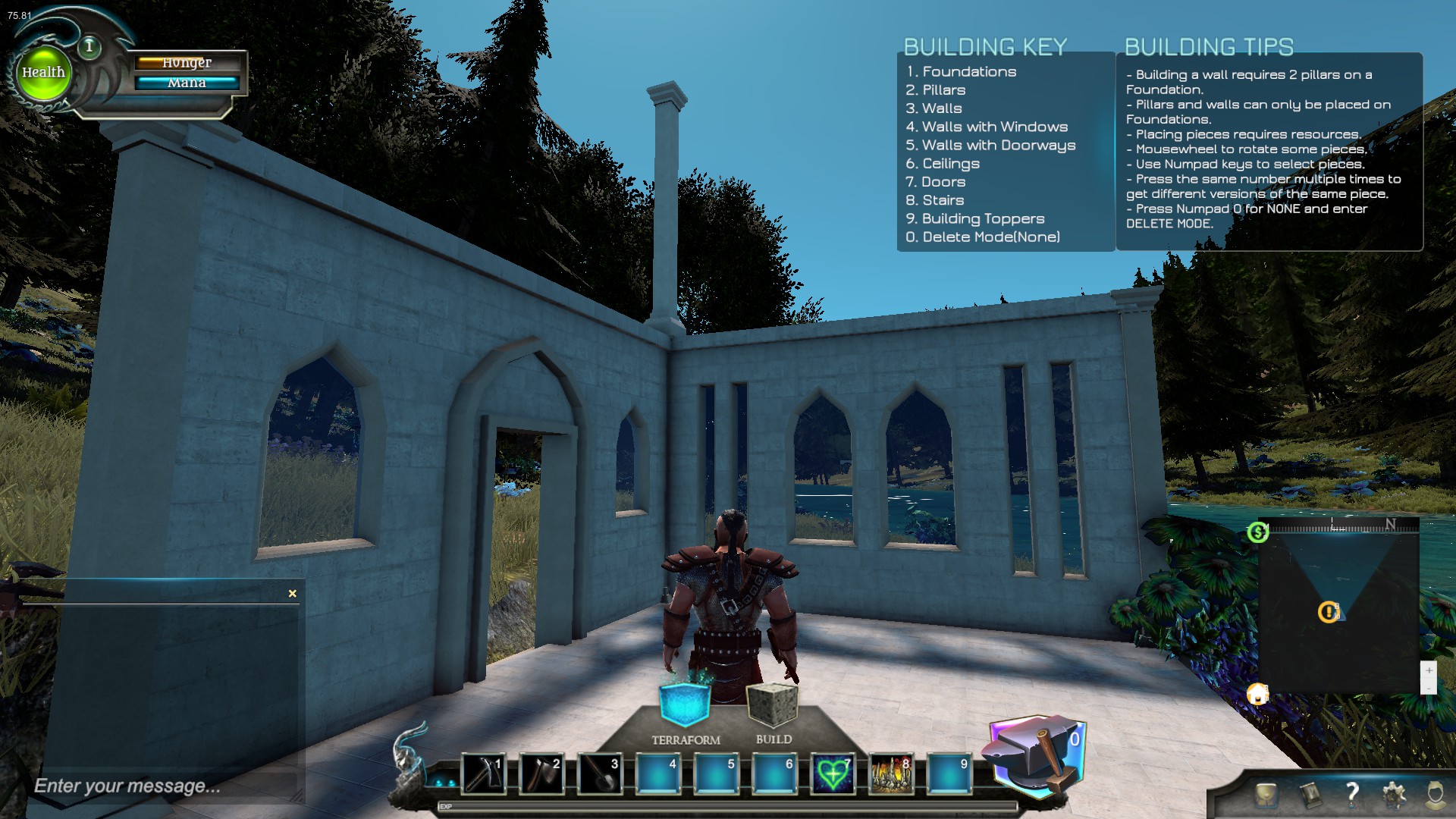Image resolution: width=1456 pixels, height=819 pixels.
Task: Close the chat window with the X
Action: [x=291, y=593]
